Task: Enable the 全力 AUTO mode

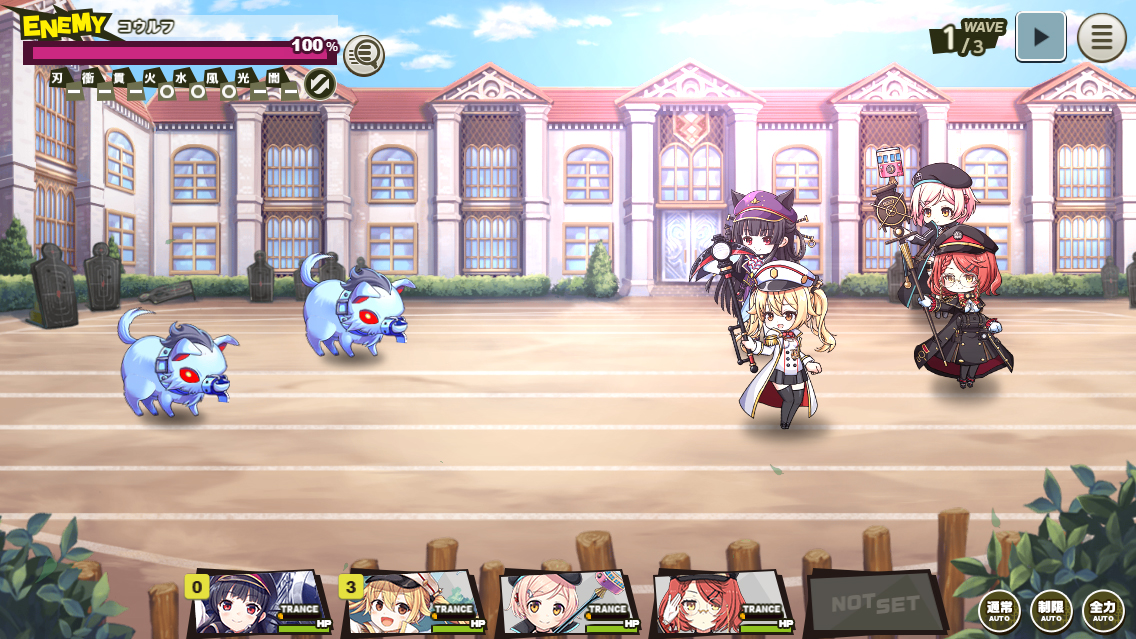Action: click(1103, 610)
